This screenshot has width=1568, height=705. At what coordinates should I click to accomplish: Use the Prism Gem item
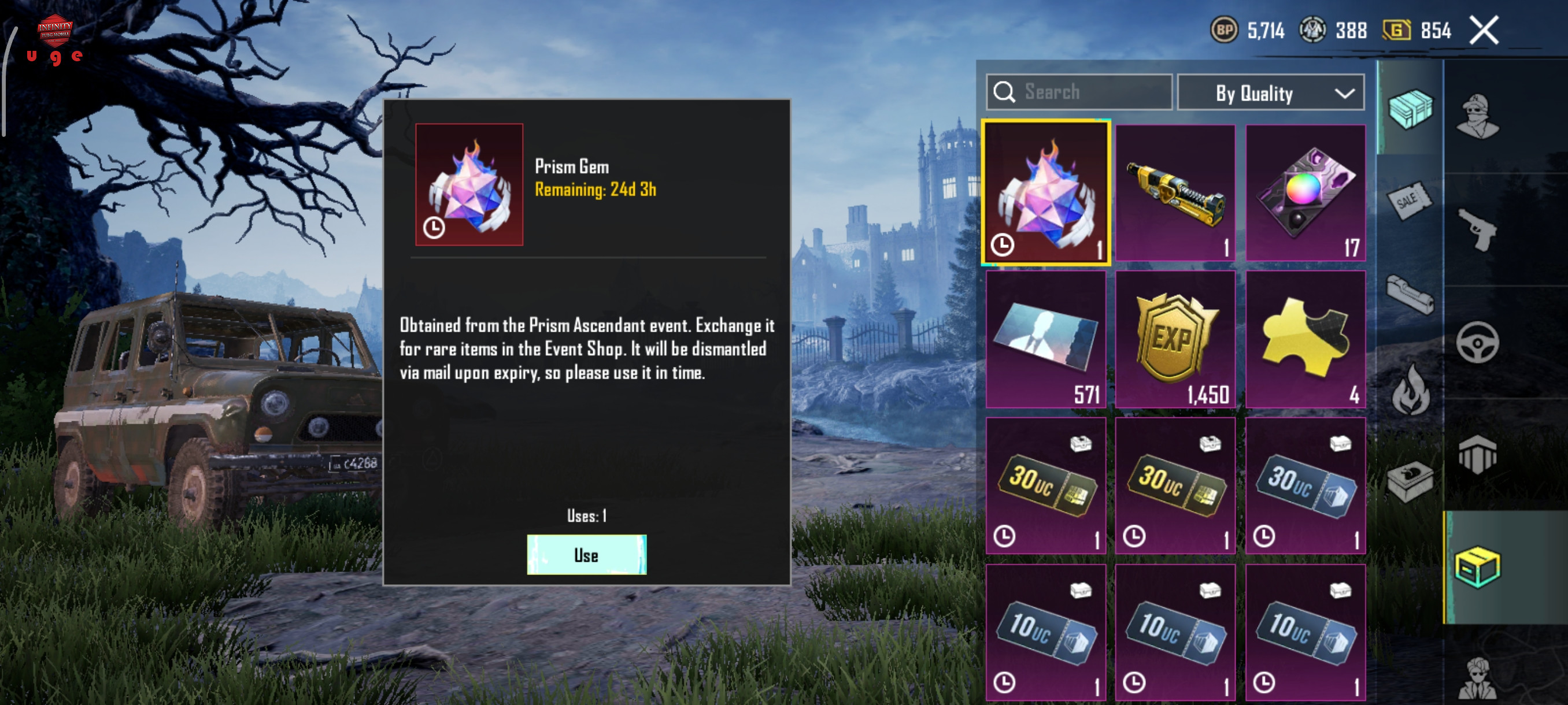(x=586, y=554)
